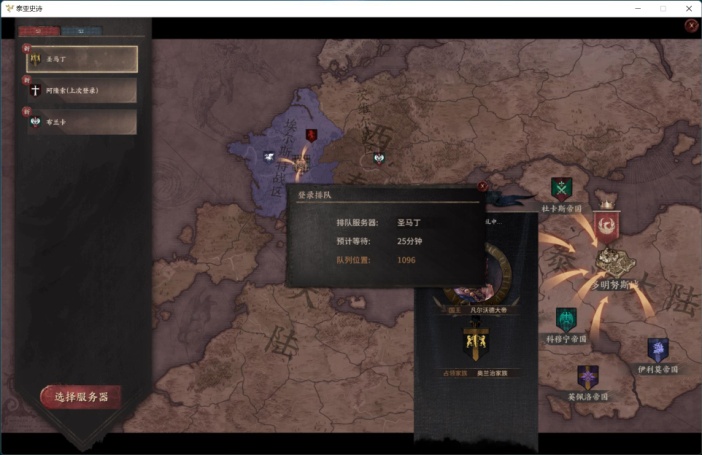Image resolution: width=702 pixels, height=455 pixels.
Task: Switch to the red server region tab
Action: (37, 31)
